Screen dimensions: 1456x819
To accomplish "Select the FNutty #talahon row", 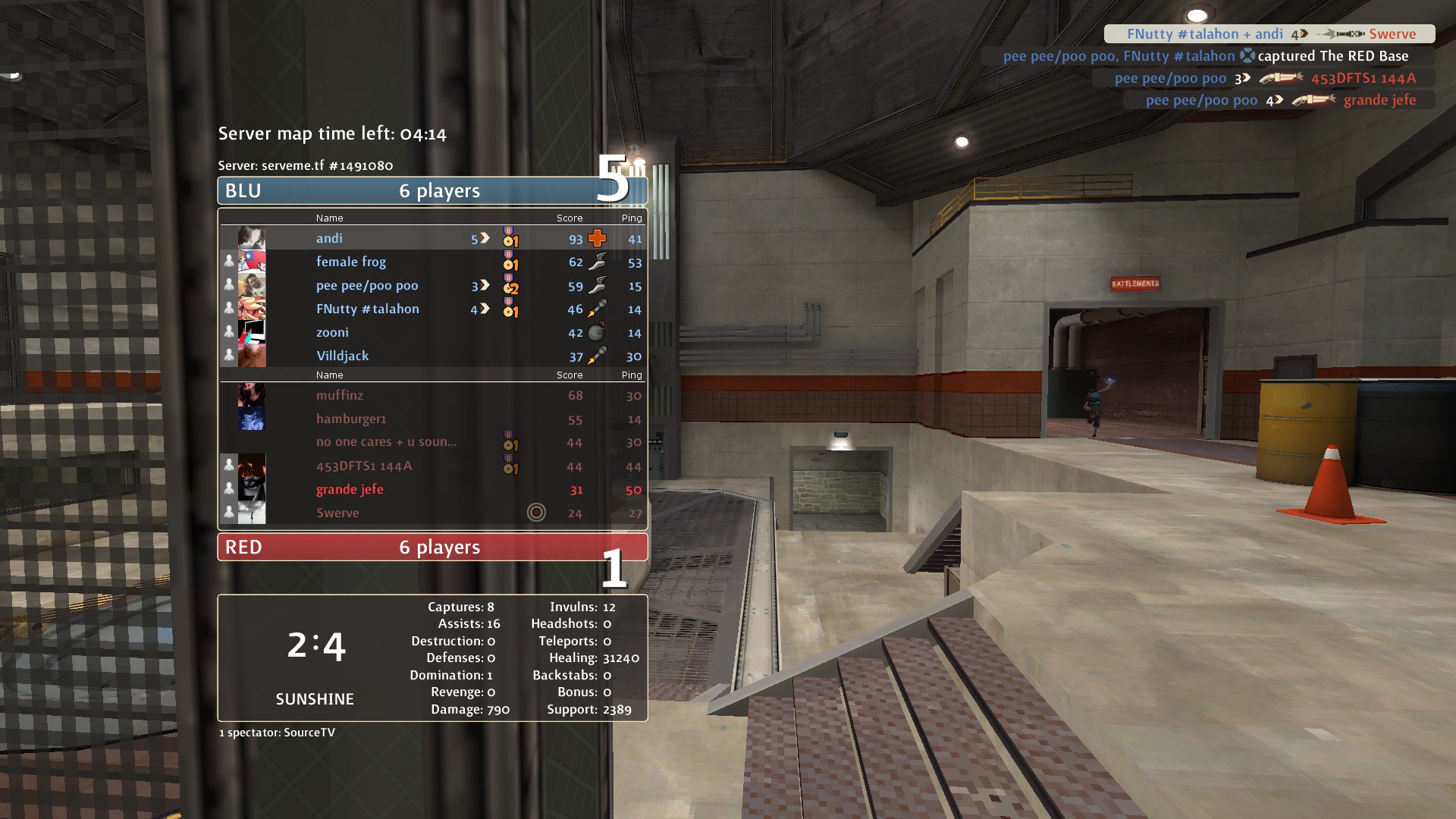I will tap(367, 309).
